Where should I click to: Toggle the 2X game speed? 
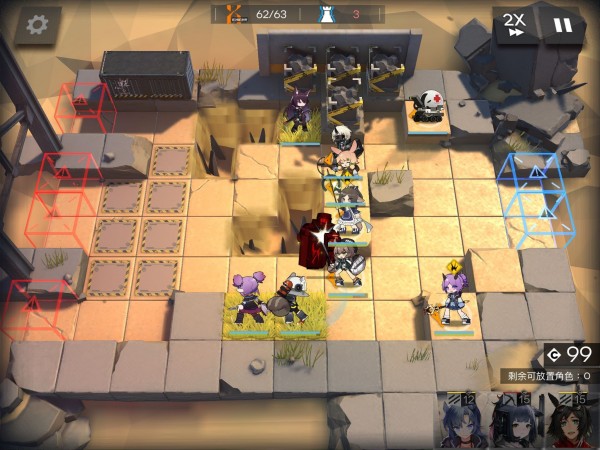point(515,24)
